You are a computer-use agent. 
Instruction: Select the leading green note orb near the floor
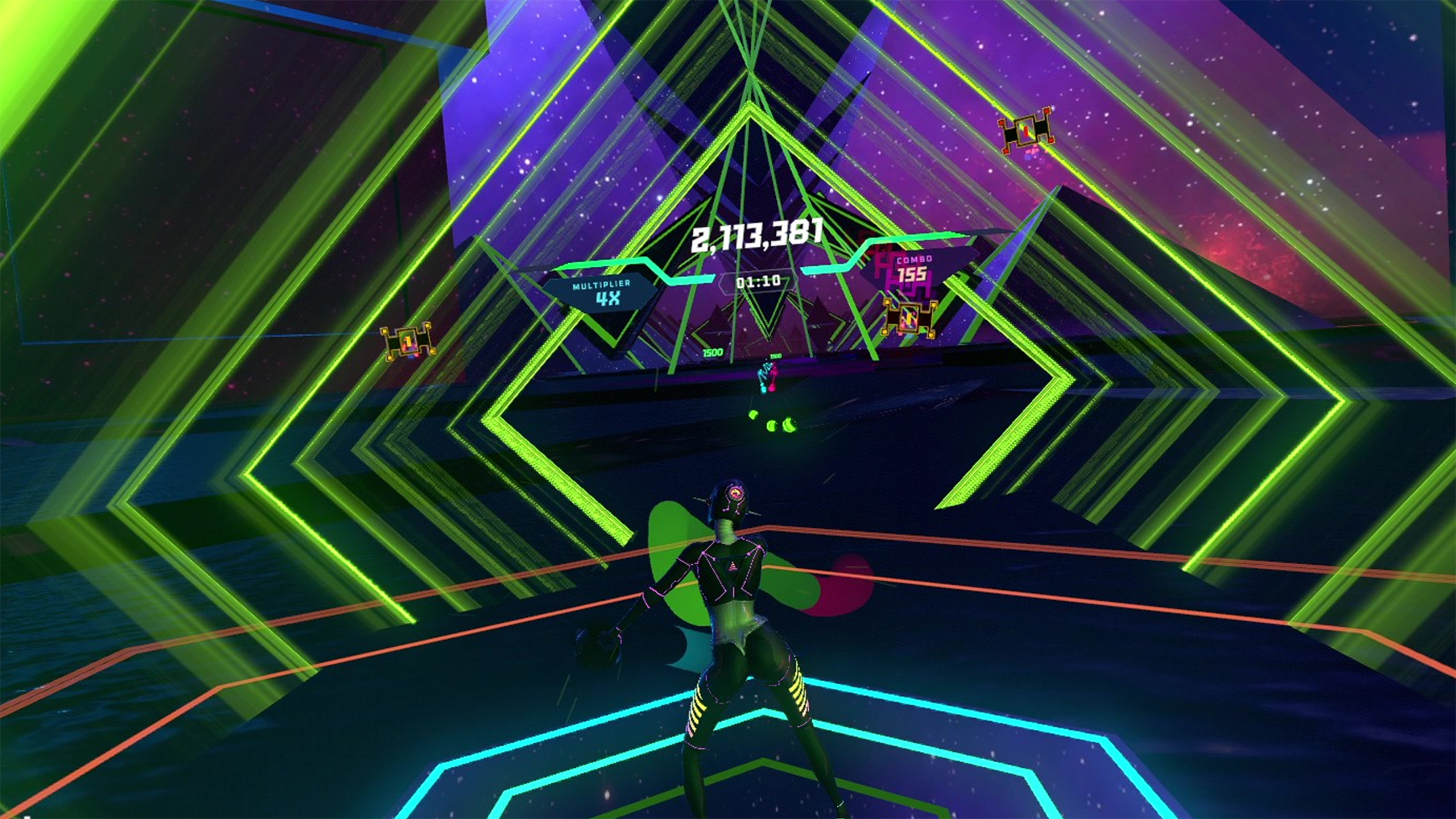(790, 426)
